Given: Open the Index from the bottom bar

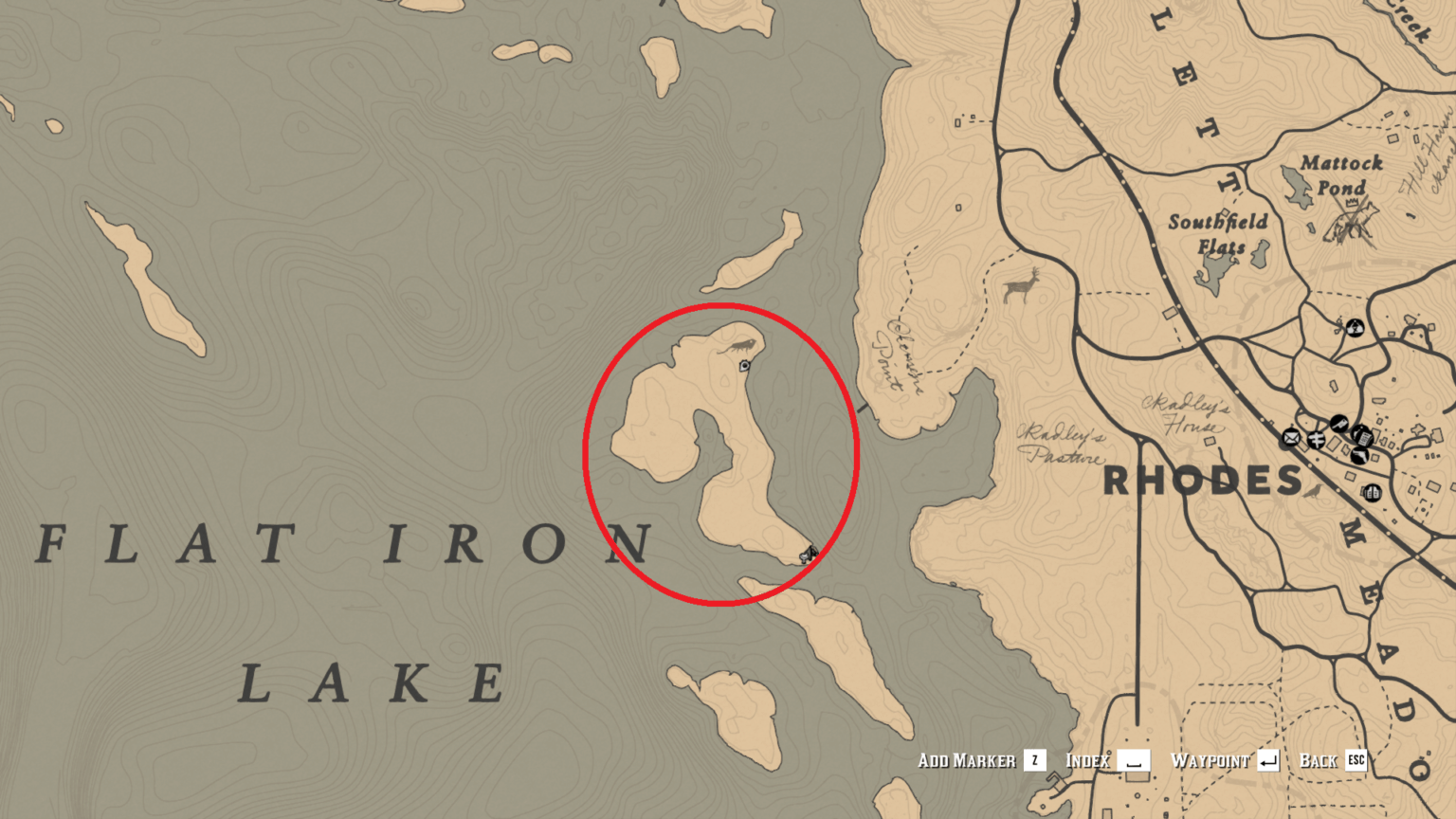Looking at the screenshot, I should [x=1088, y=760].
